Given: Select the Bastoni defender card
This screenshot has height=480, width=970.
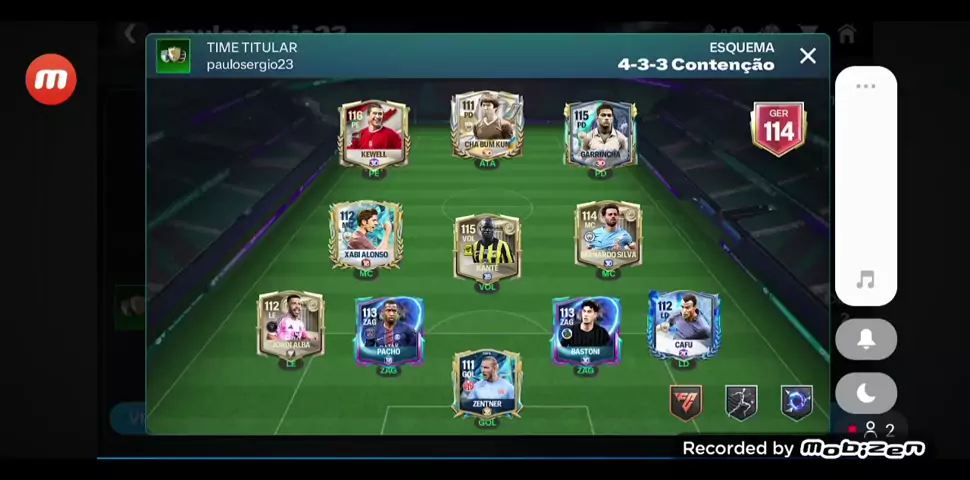Looking at the screenshot, I should (586, 331).
